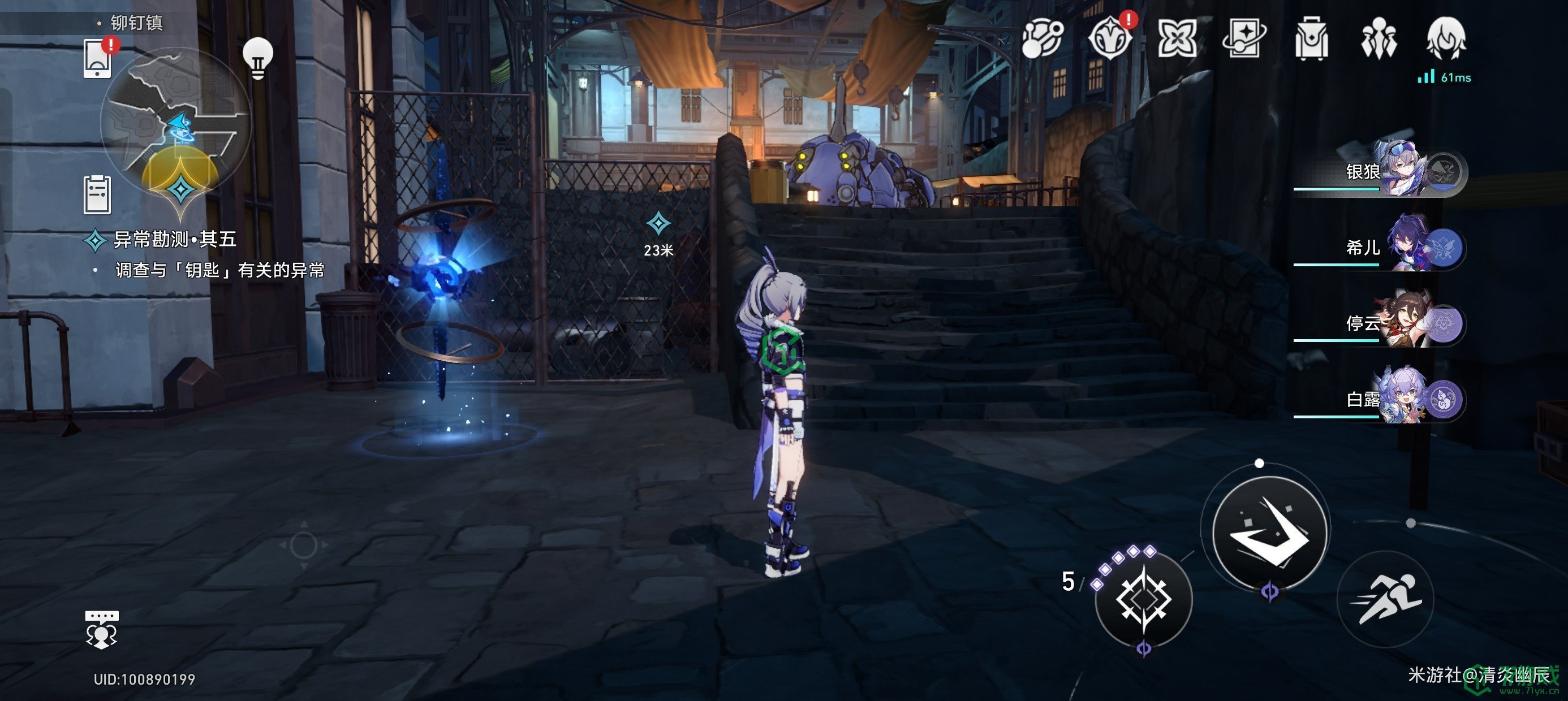The height and width of the screenshot is (701, 1568).
Task: Open the phone menu icon
Action: (97, 58)
